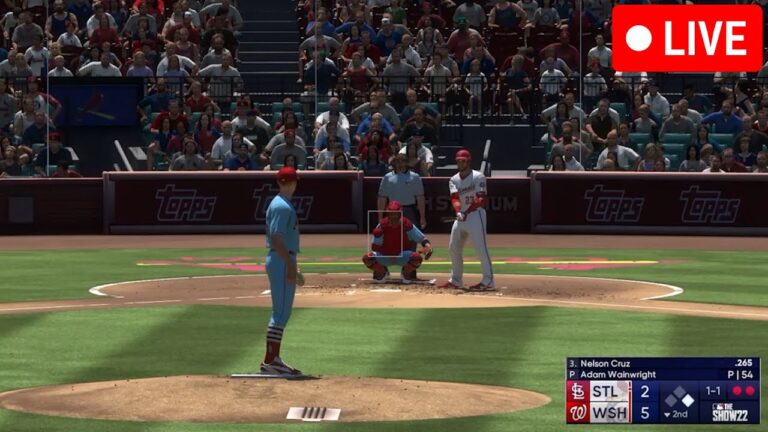Click the red LIVE badge
The image size is (768, 432).
click(686, 38)
